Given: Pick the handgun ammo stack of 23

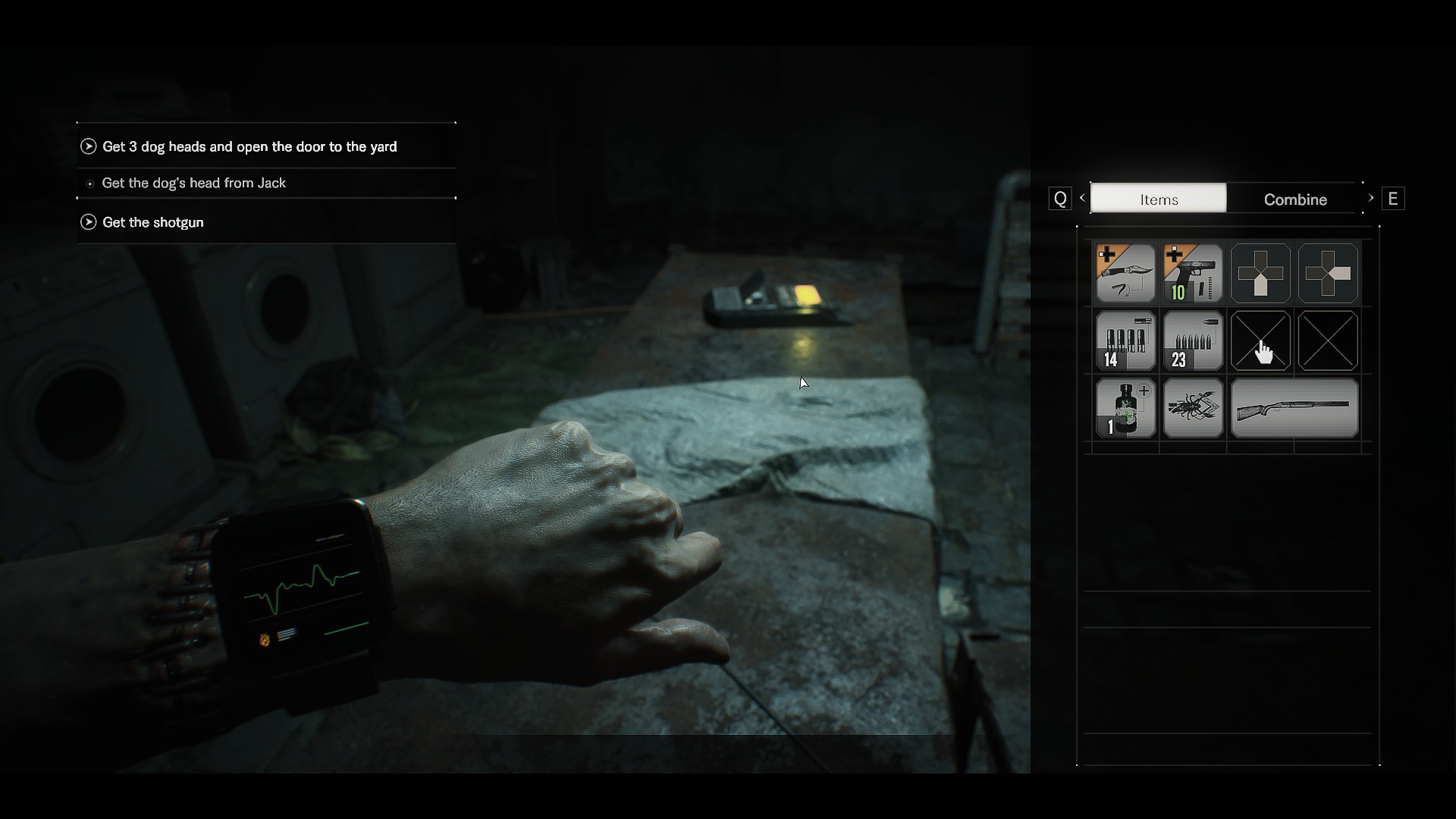Looking at the screenshot, I should (1193, 340).
